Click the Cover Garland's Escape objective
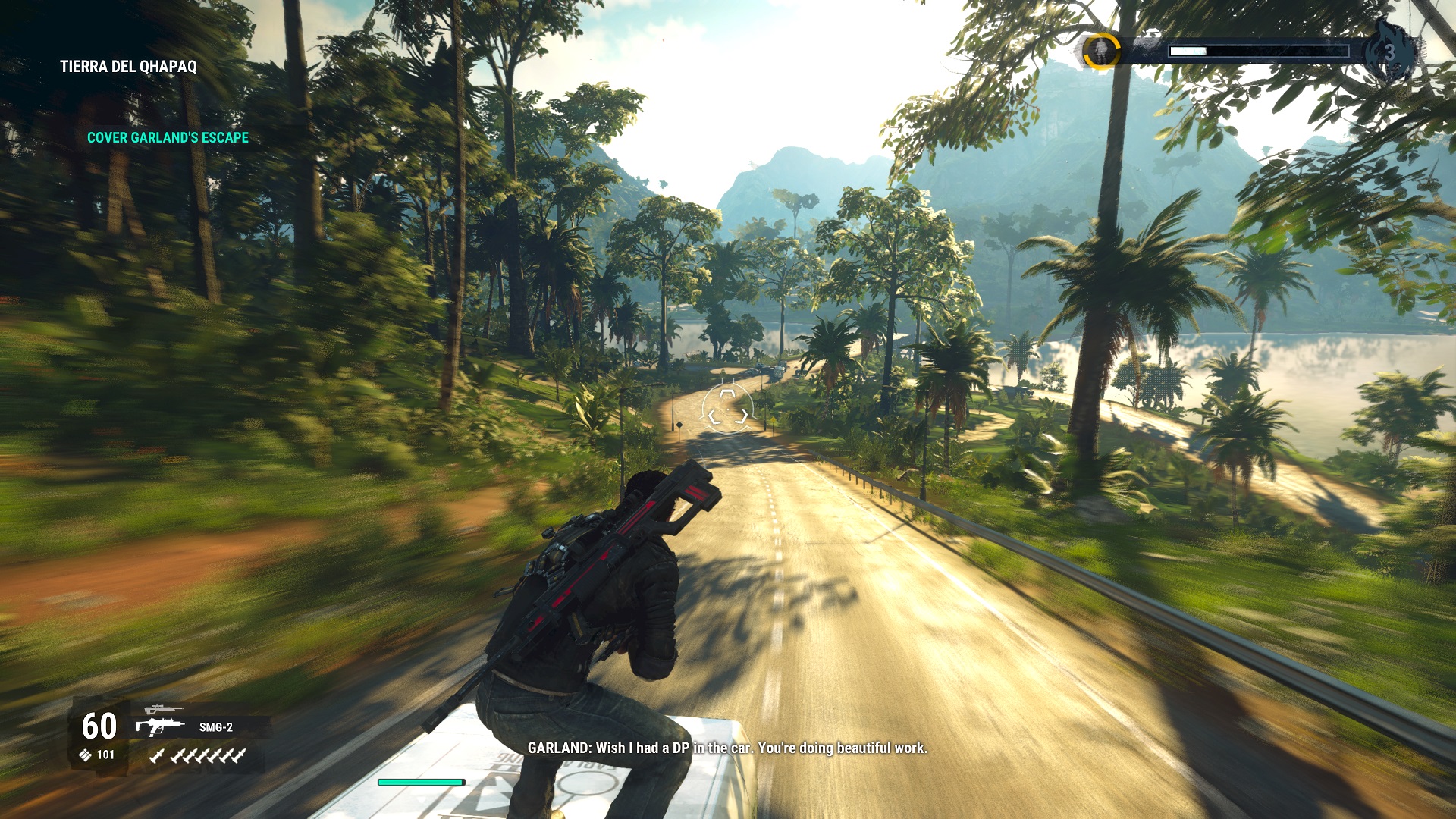 coord(168,137)
